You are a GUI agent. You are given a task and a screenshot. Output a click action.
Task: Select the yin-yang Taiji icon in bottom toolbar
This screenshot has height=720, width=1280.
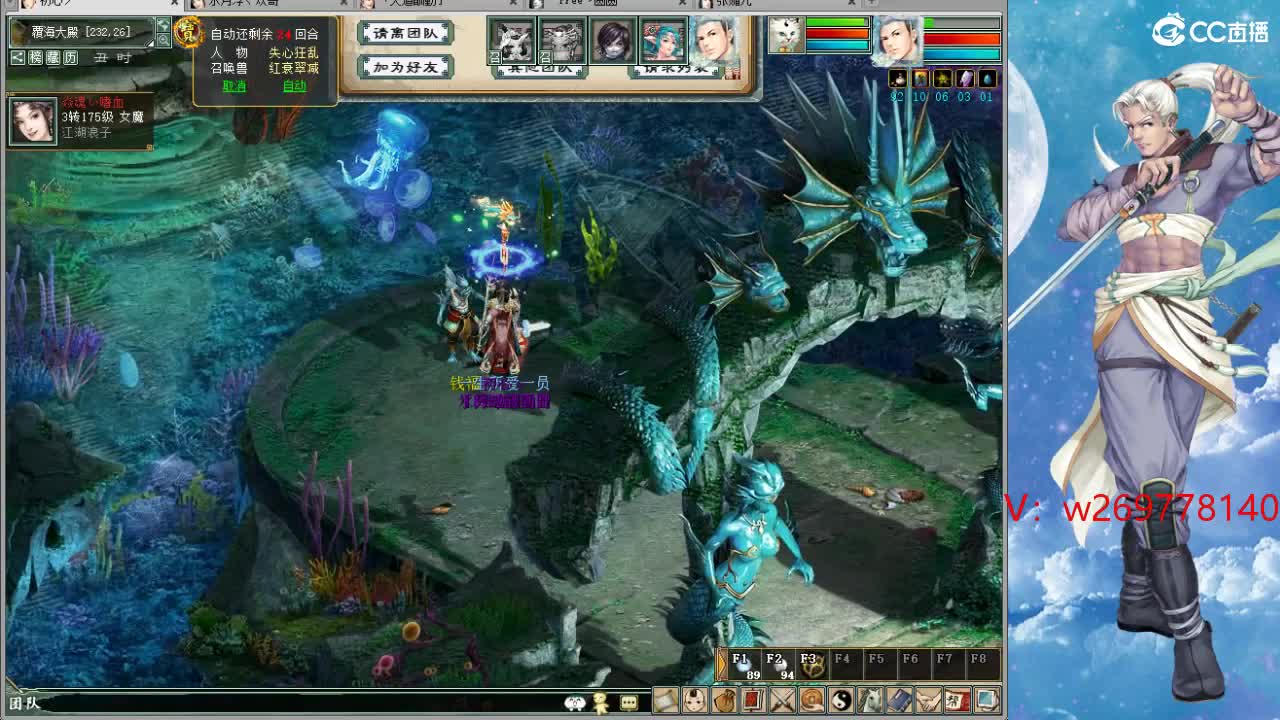click(x=841, y=703)
